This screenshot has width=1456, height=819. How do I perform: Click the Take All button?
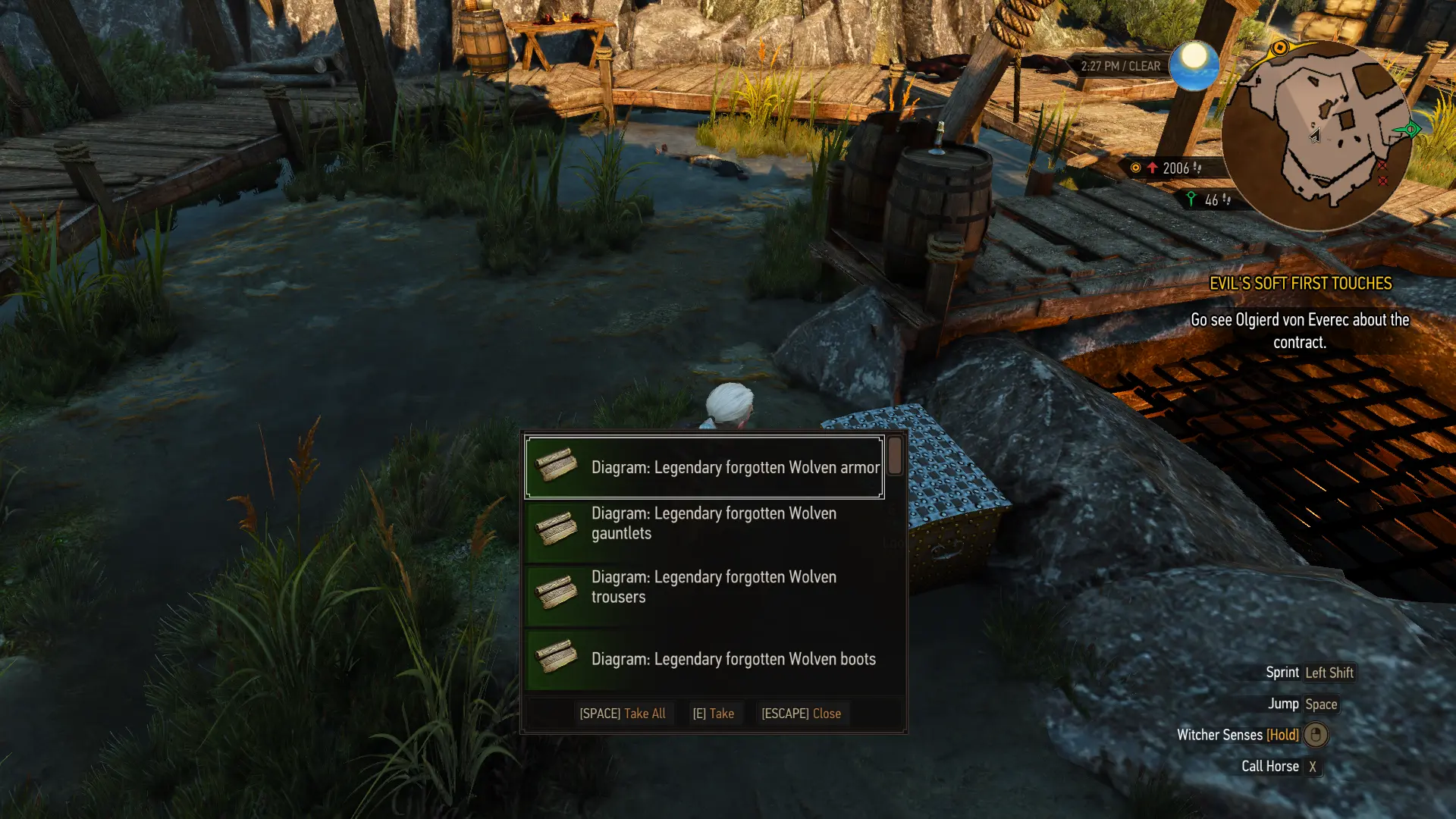[623, 714]
